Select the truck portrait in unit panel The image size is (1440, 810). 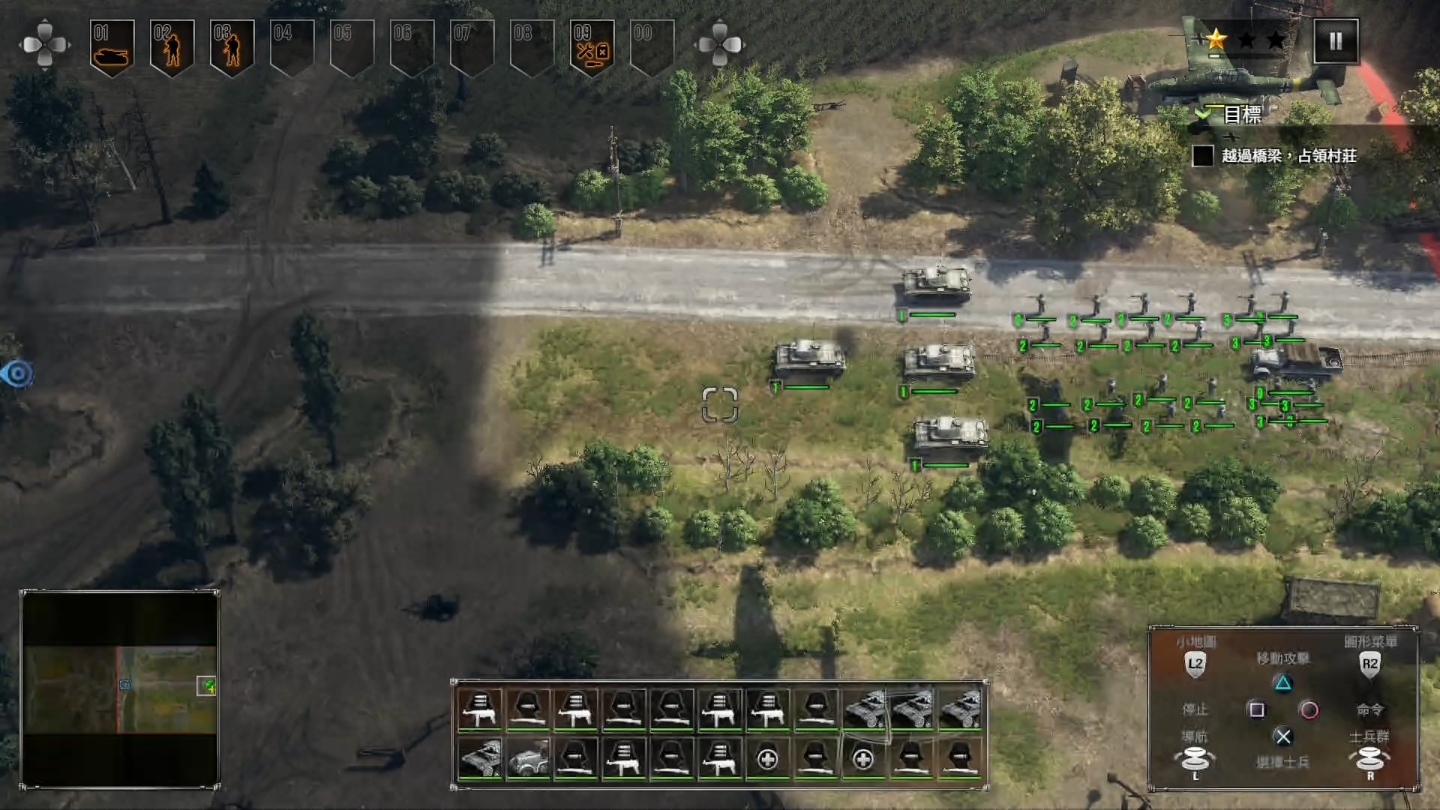point(528,759)
